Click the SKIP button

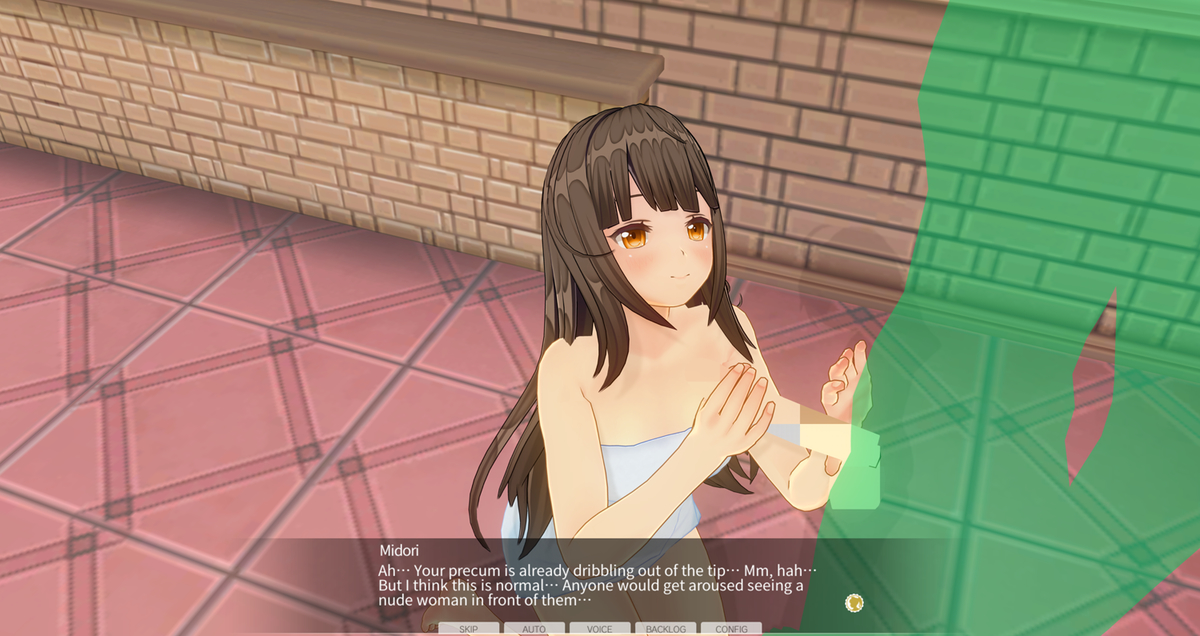pyautogui.click(x=468, y=629)
